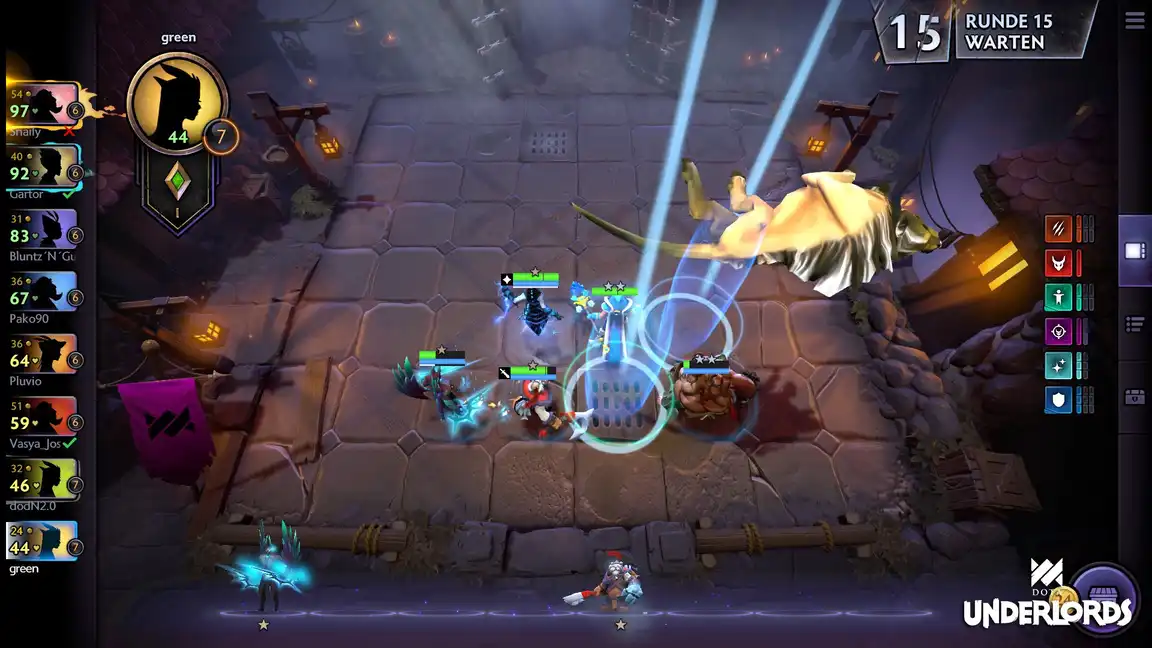This screenshot has height=648, width=1152.
Task: View Vasya_Jos player entry
Action: point(44,416)
